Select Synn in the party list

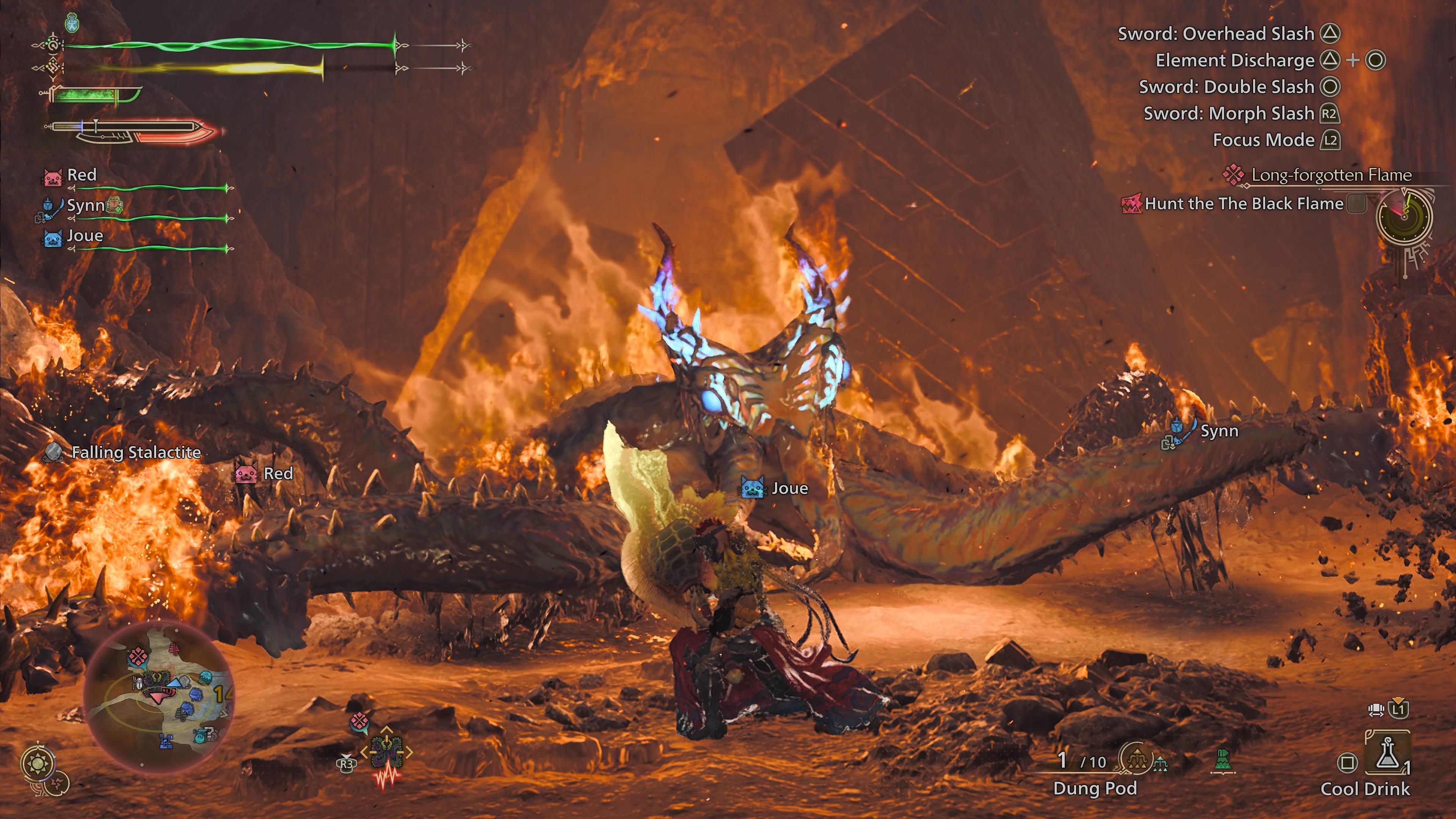click(85, 205)
